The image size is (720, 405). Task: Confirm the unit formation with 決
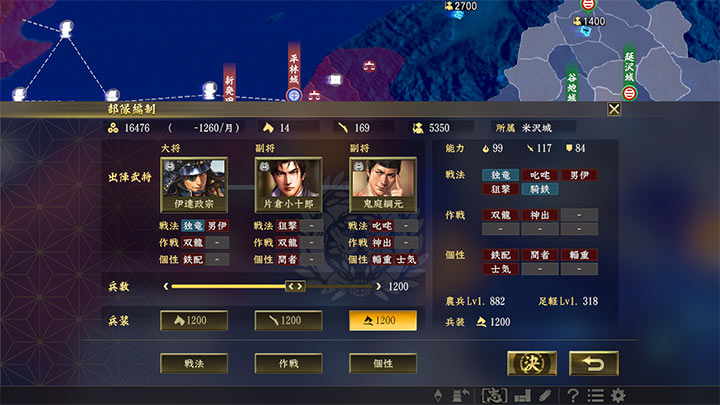coord(531,363)
